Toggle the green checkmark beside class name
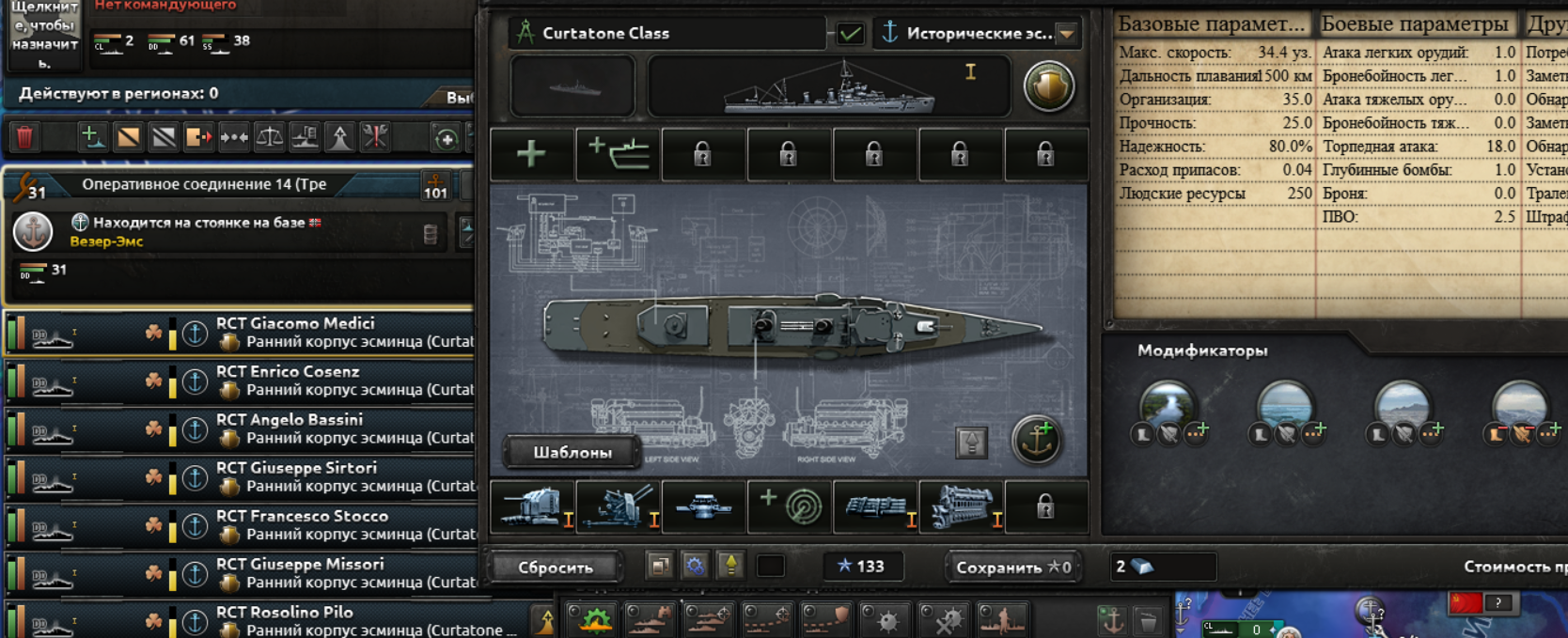This screenshot has width=1568, height=638. 851,34
